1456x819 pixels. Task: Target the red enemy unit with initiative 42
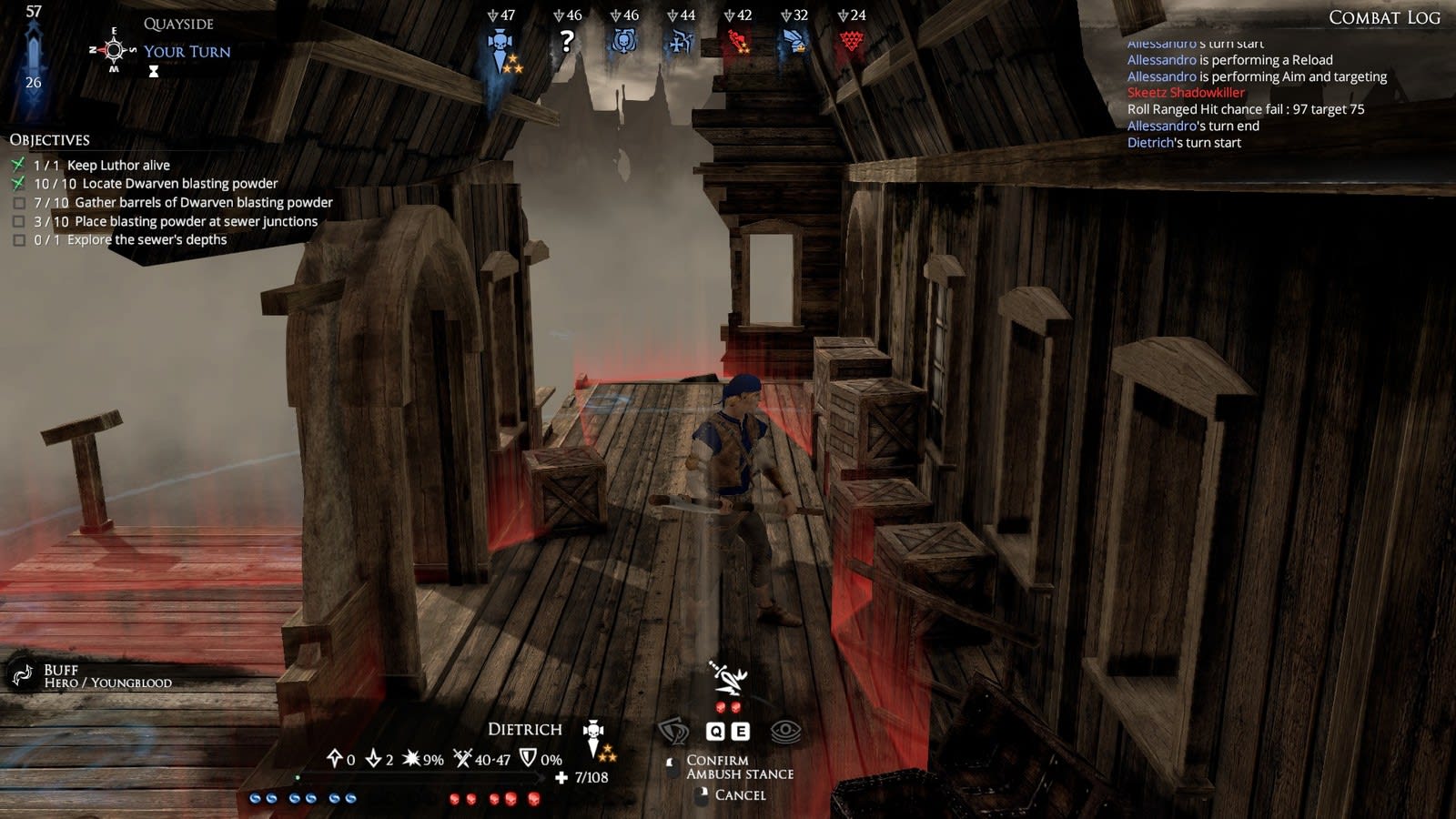point(737,42)
